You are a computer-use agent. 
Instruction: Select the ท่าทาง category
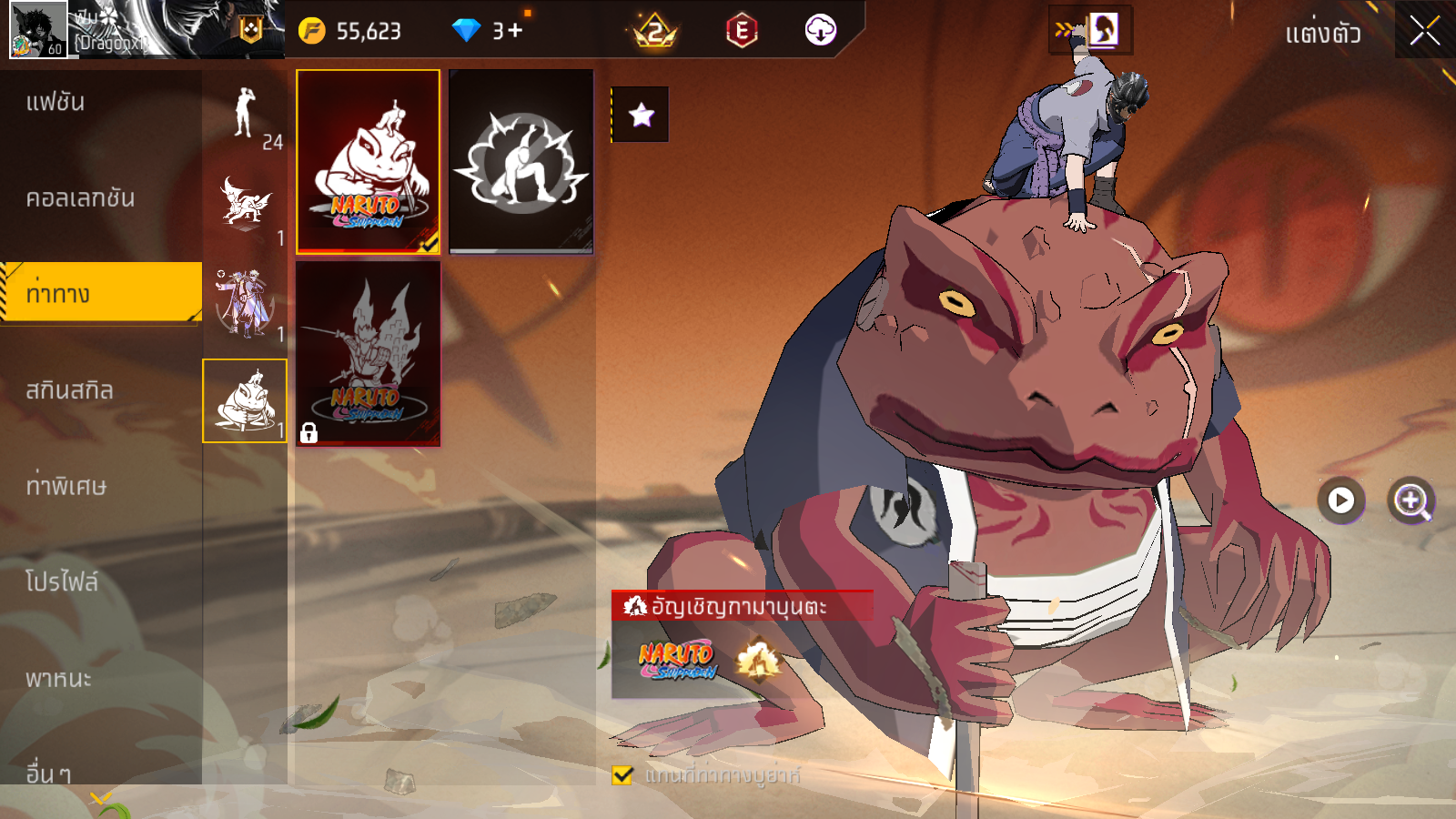(x=100, y=294)
